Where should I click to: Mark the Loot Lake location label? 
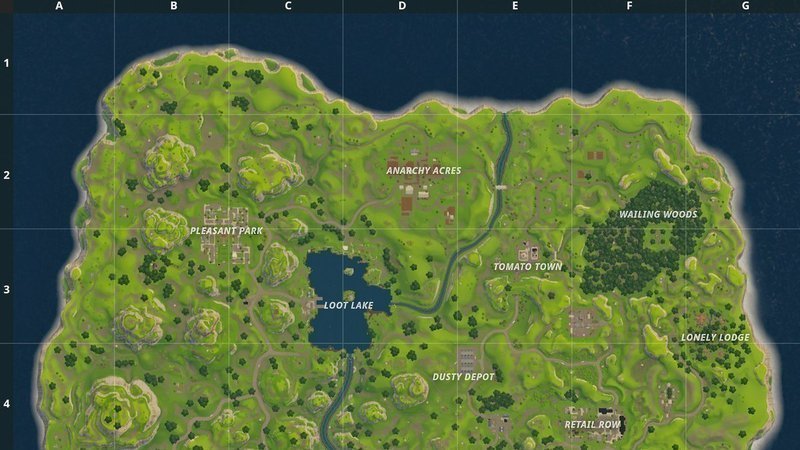point(348,305)
